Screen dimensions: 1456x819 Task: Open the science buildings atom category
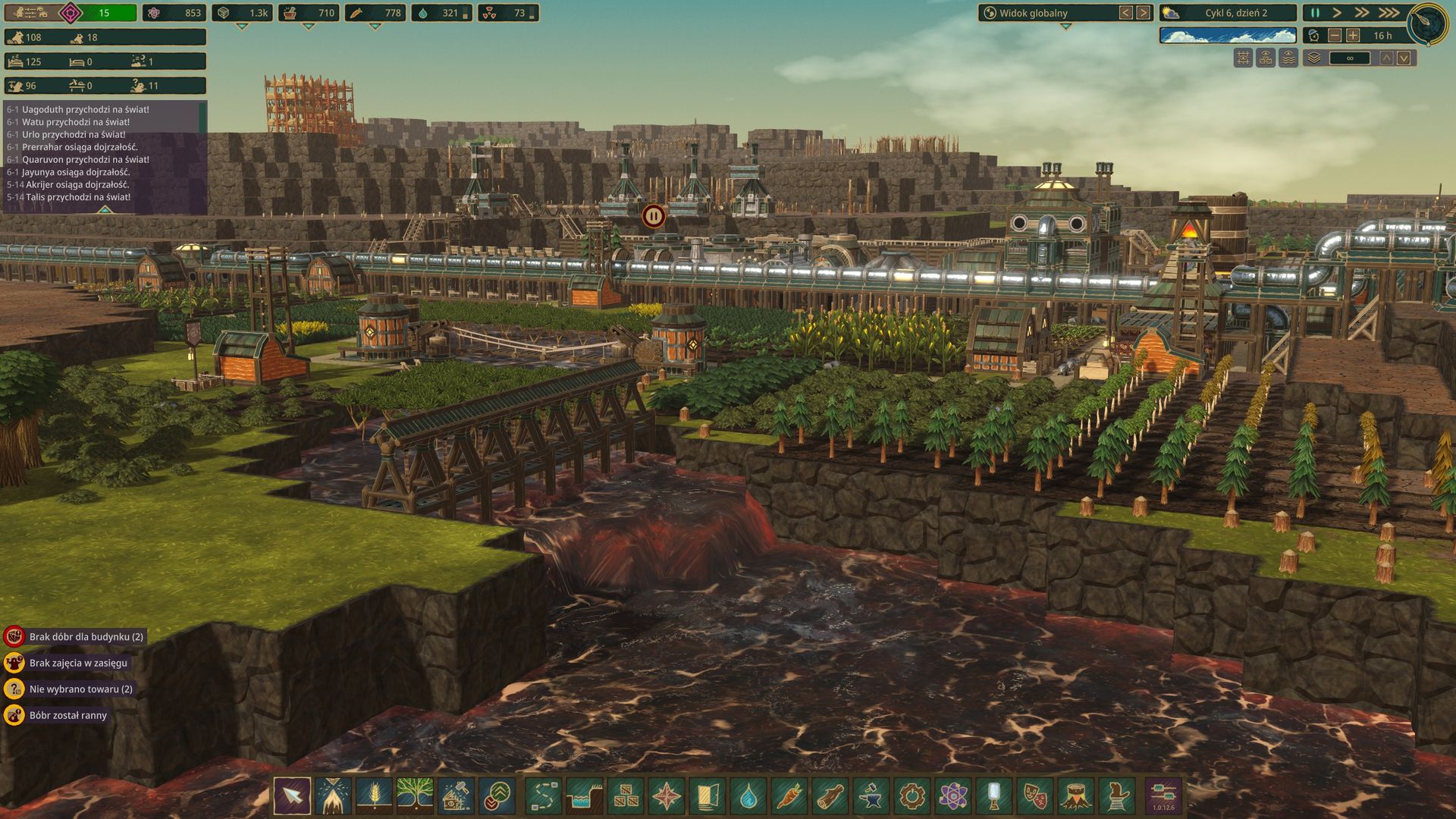coord(953,796)
